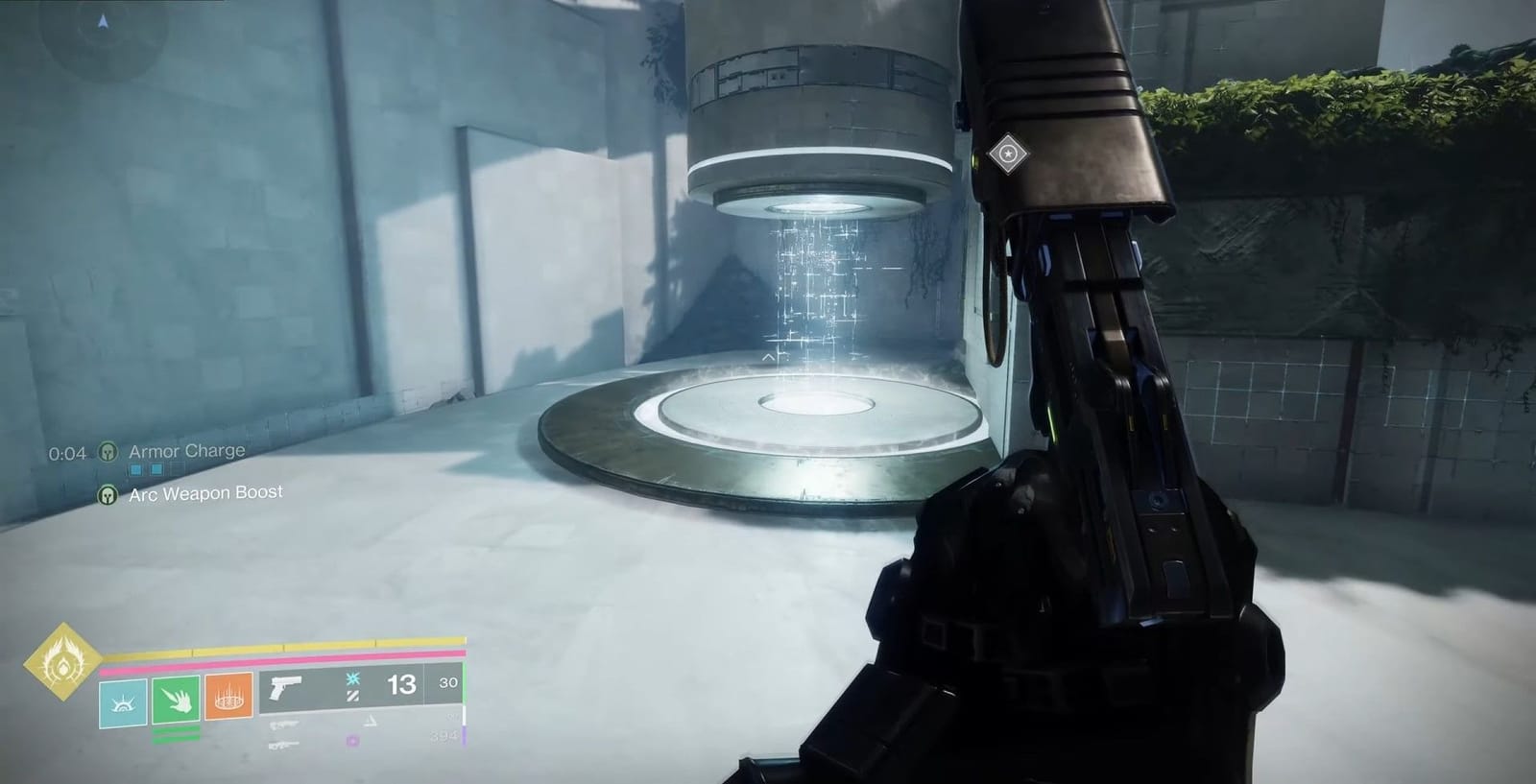The image size is (1536, 784).
Task: Click the Arc Weapon Boost helmet icon
Action: click(x=108, y=495)
